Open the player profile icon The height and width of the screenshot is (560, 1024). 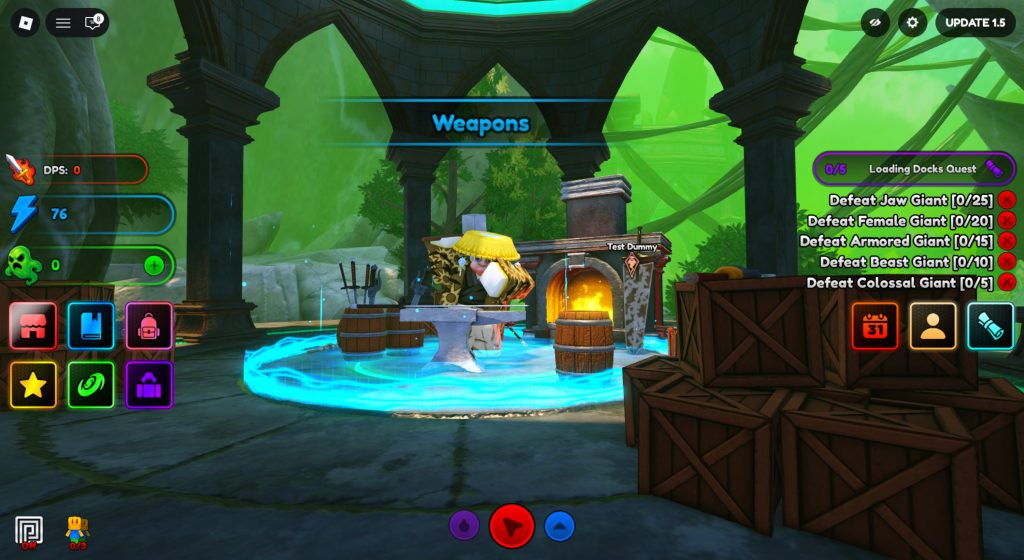click(933, 326)
